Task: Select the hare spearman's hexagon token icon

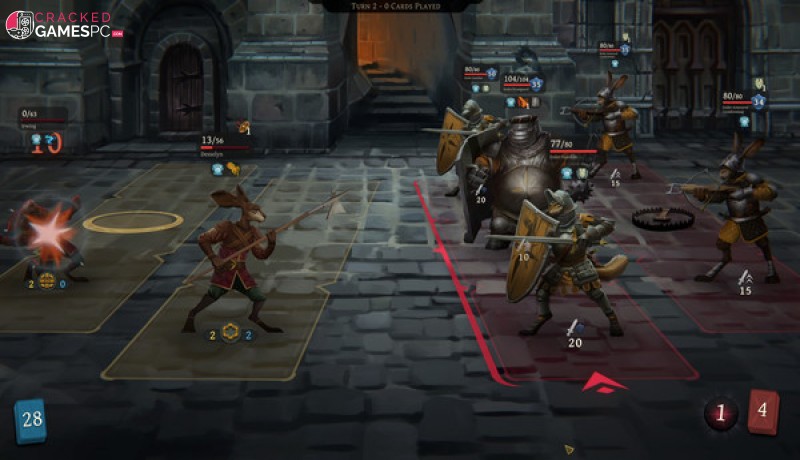Action: coord(231,334)
